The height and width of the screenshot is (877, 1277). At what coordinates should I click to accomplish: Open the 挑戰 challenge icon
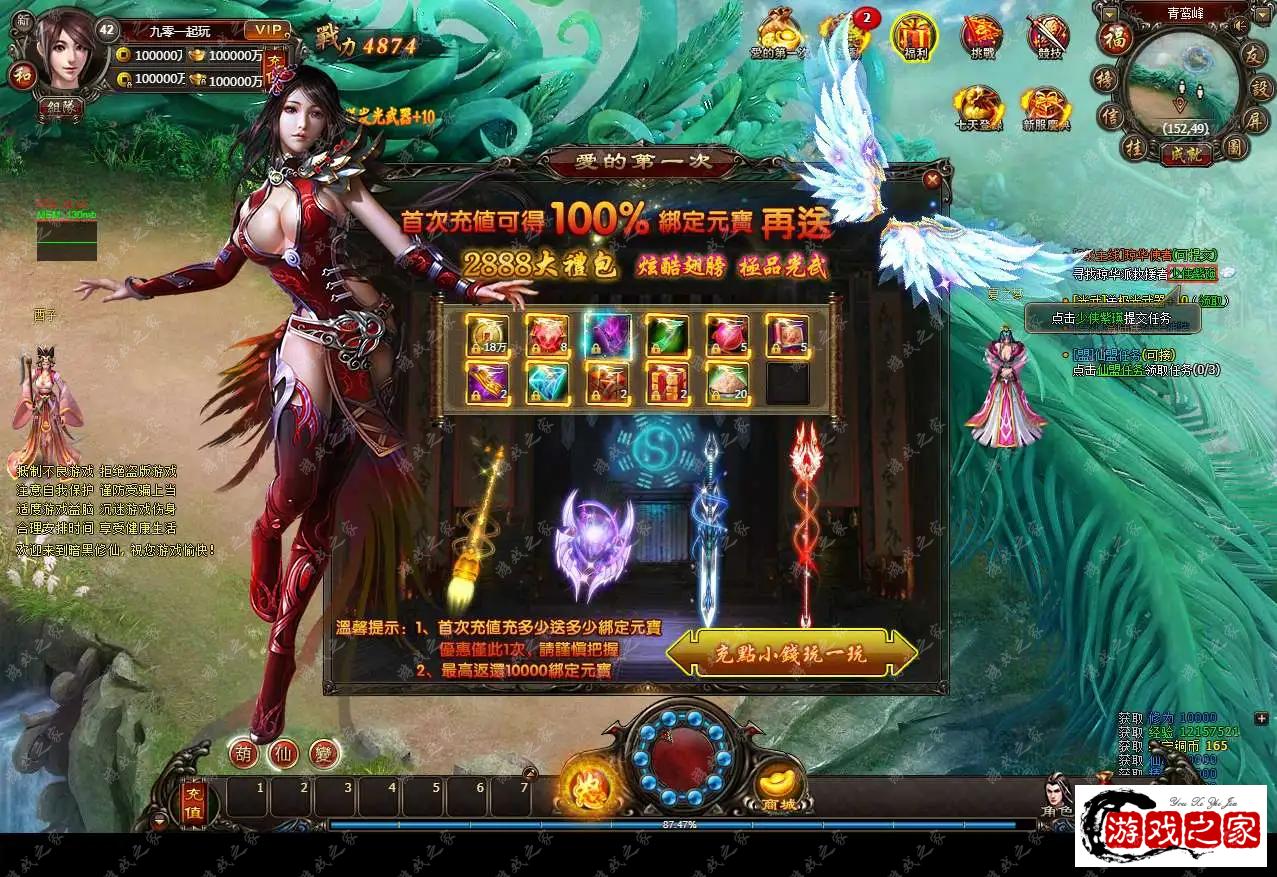pos(981,36)
